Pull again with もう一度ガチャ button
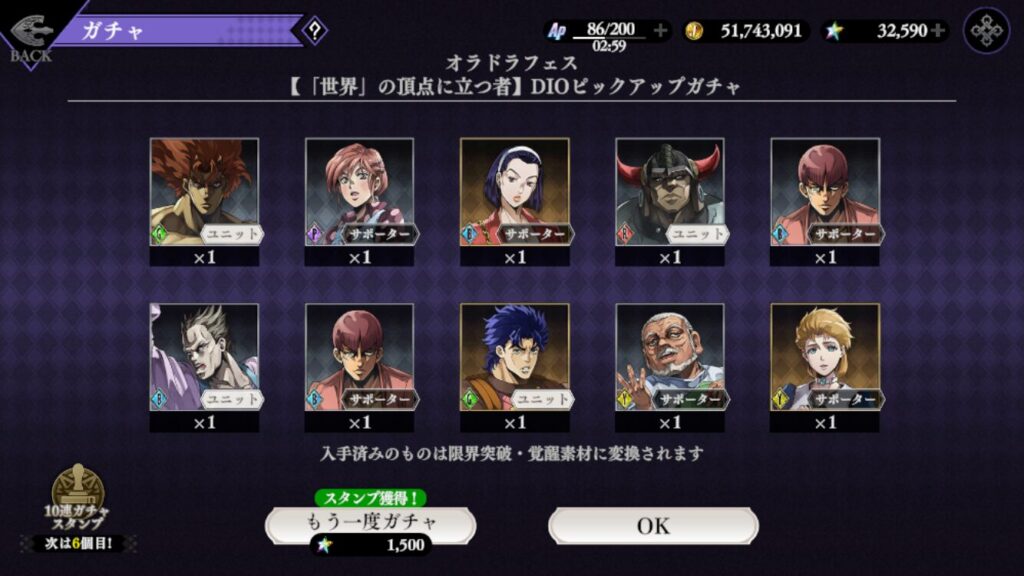The height and width of the screenshot is (576, 1024). tap(370, 524)
